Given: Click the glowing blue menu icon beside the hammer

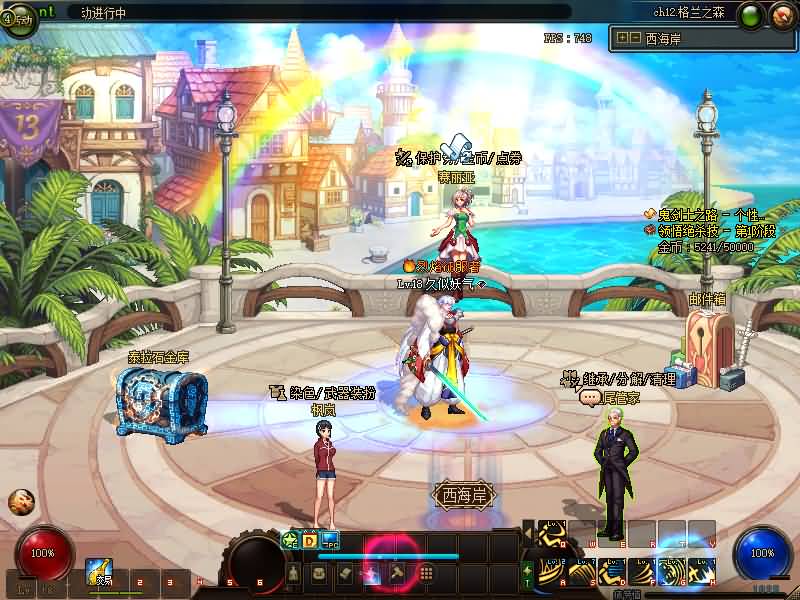Looking at the screenshot, I should click(371, 573).
